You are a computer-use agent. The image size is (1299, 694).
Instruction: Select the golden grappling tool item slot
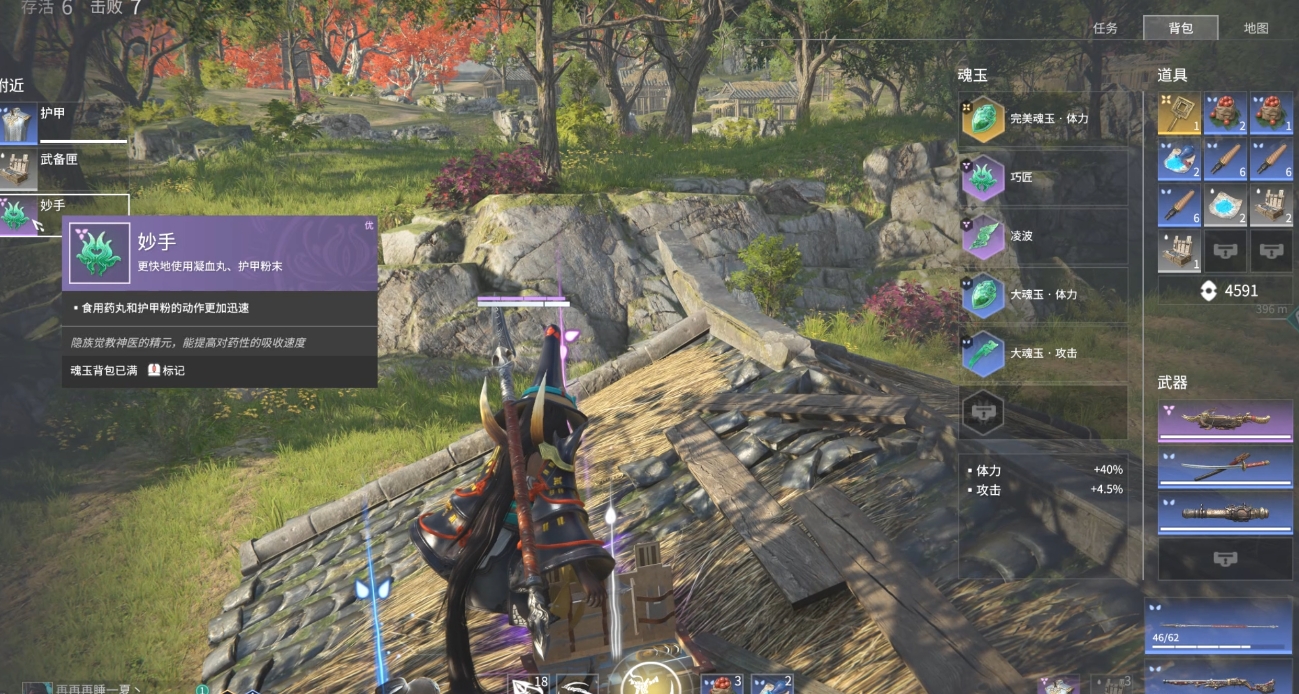pyautogui.click(x=1179, y=114)
